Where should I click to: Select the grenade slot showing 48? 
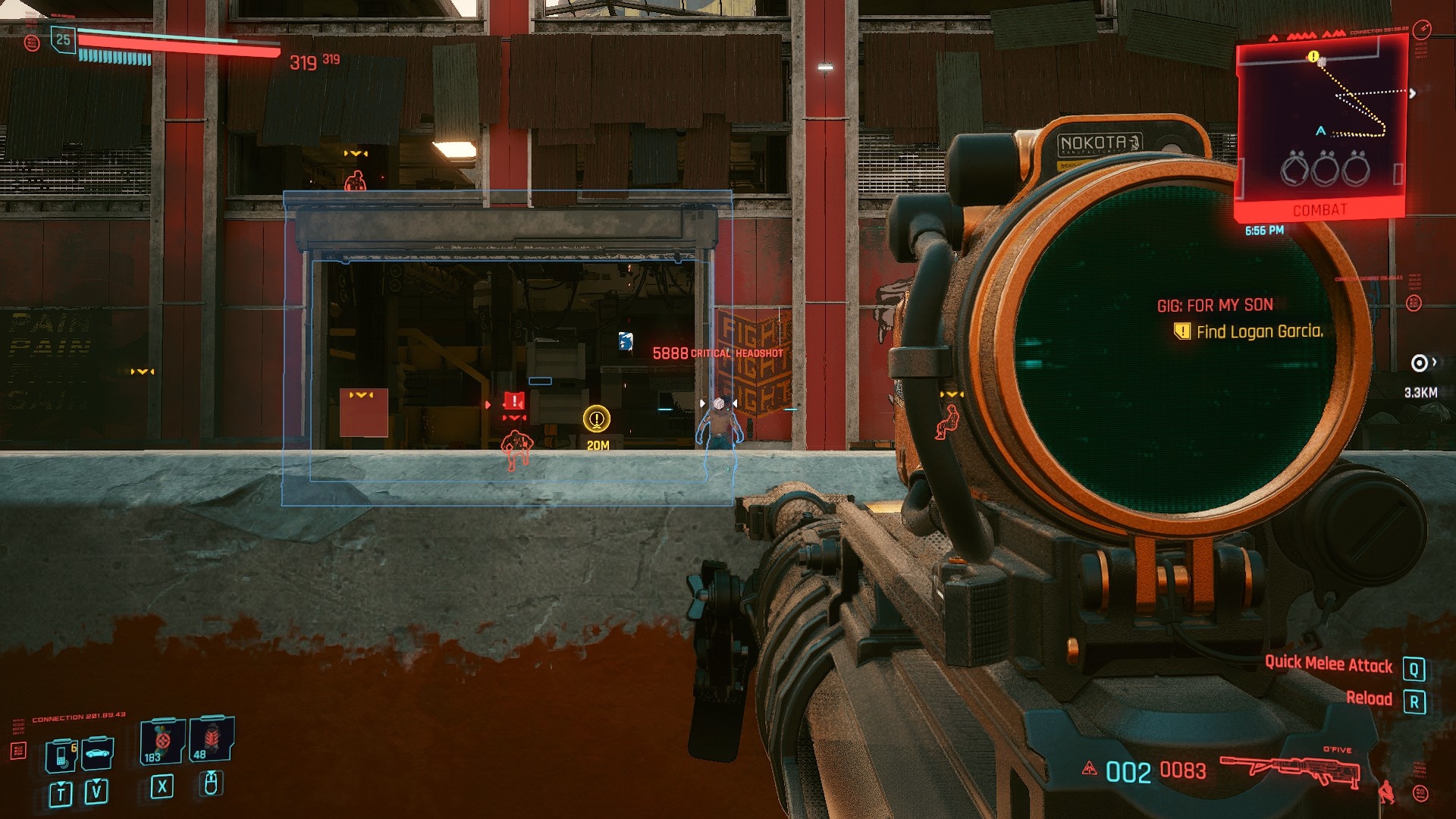click(211, 739)
